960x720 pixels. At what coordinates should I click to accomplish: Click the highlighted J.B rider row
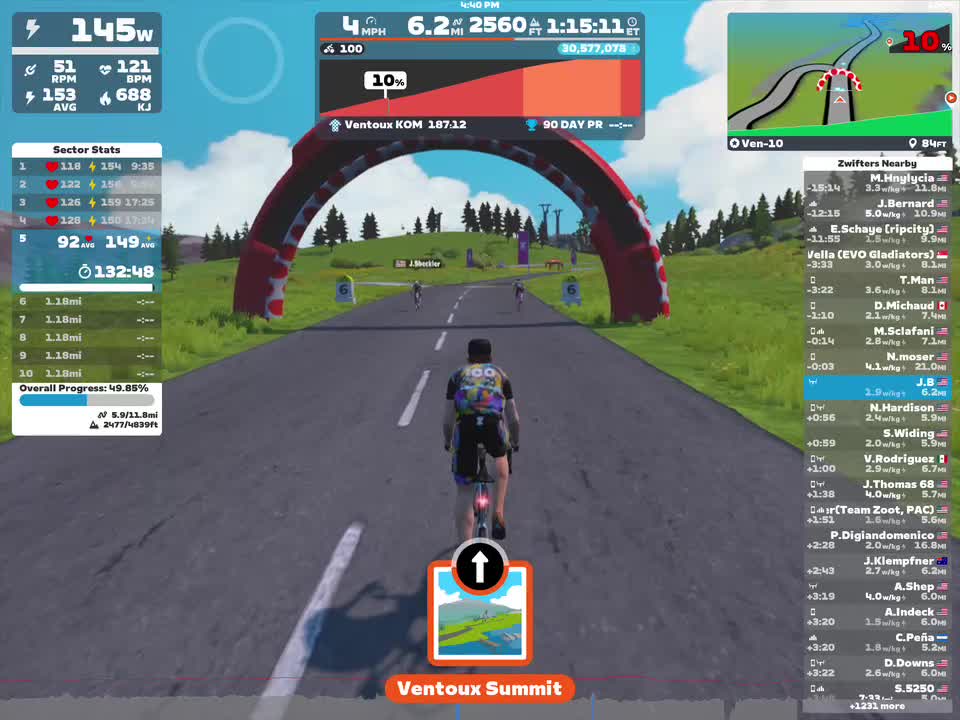pos(877,387)
